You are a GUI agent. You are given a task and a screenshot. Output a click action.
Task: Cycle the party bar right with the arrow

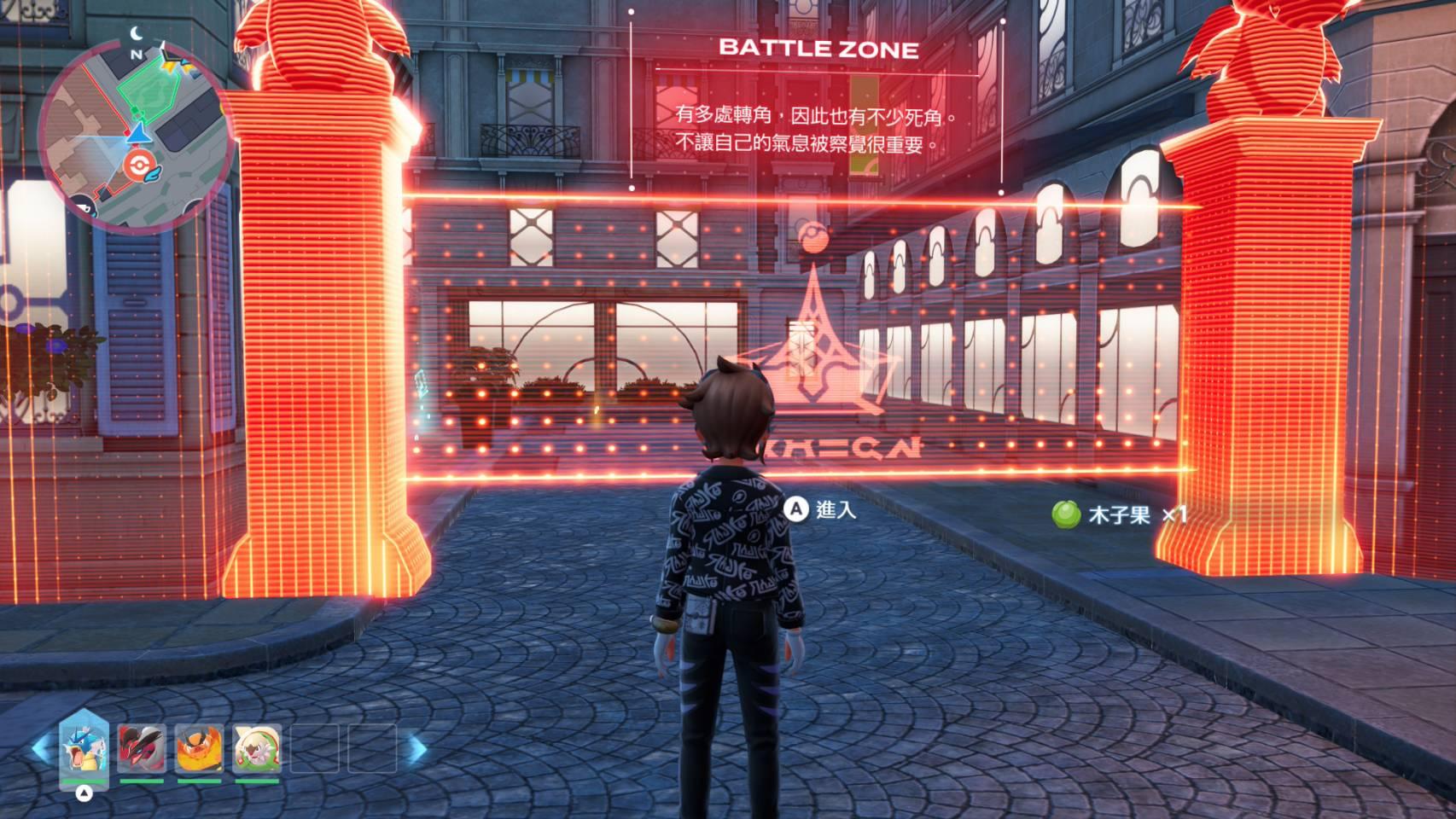coord(418,749)
